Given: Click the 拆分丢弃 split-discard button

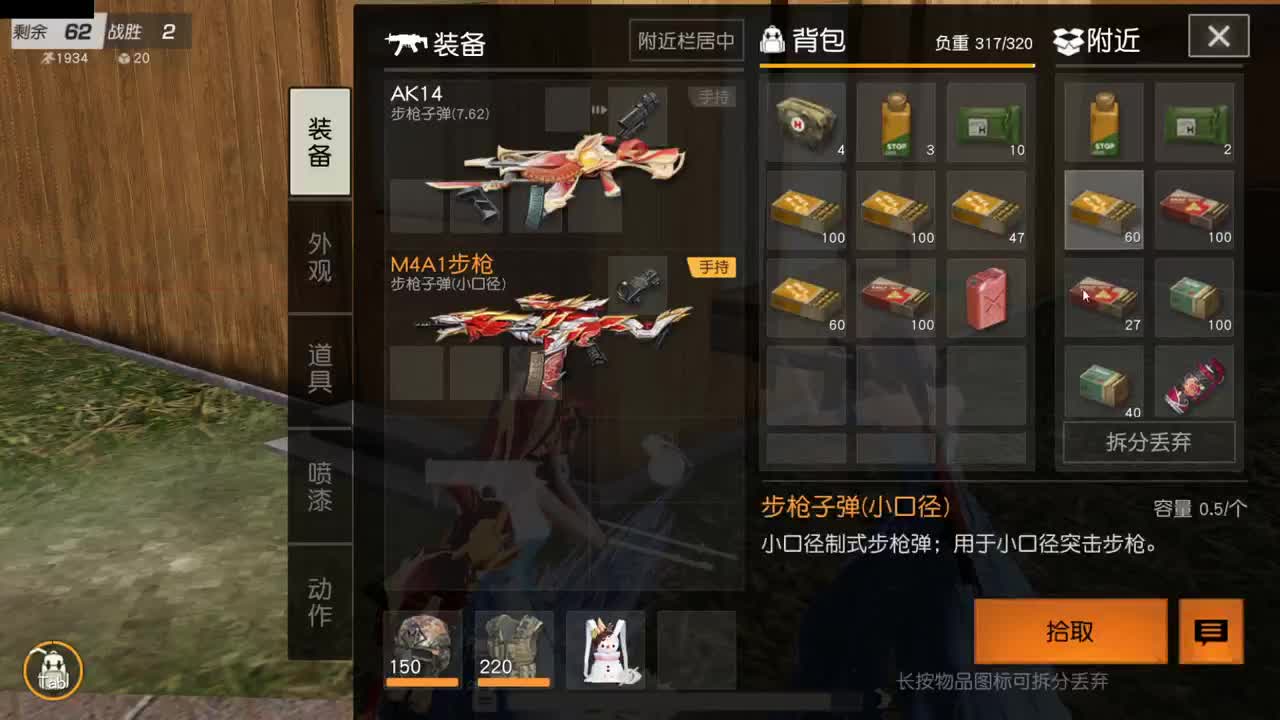Looking at the screenshot, I should [x=1148, y=443].
